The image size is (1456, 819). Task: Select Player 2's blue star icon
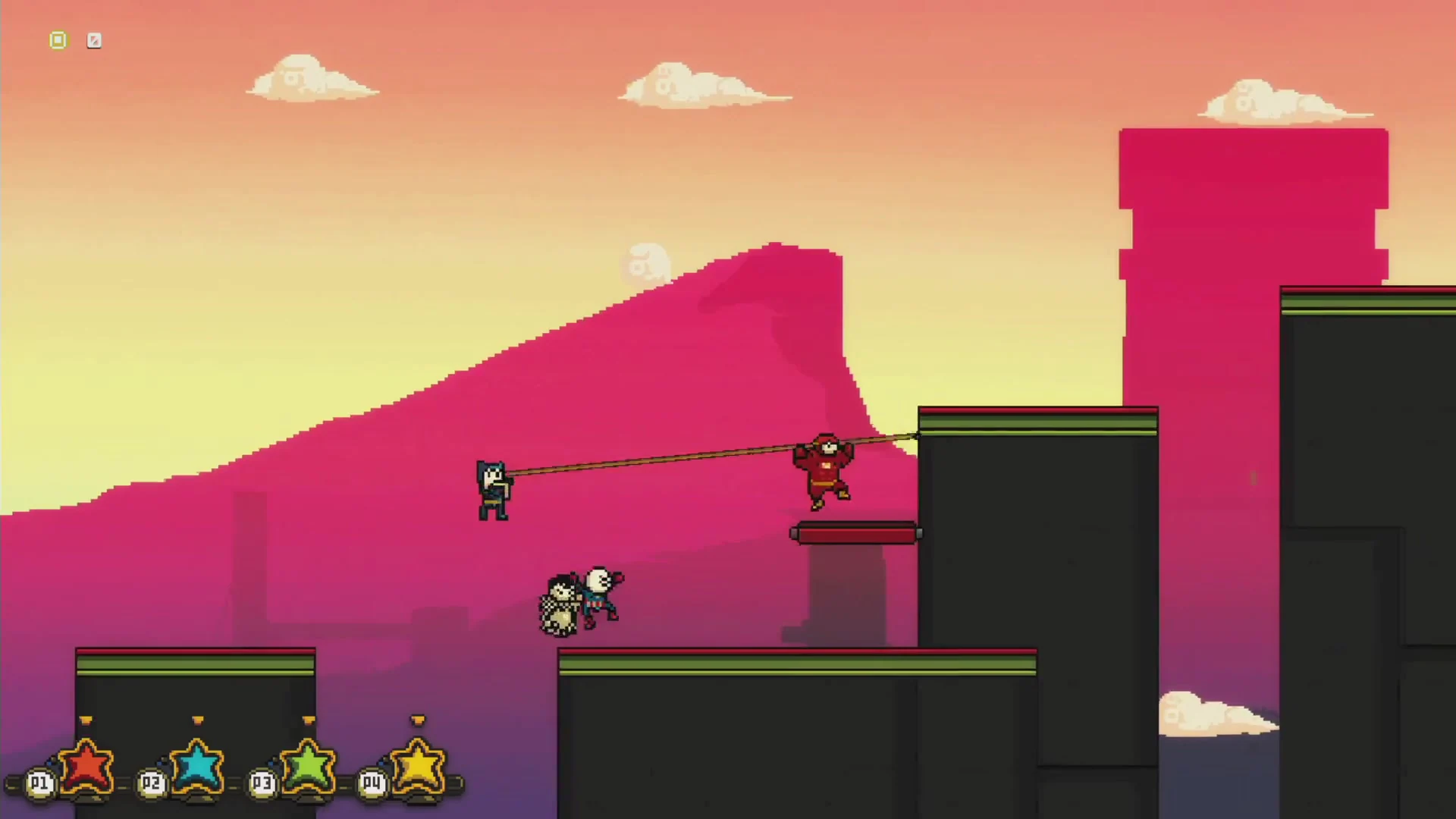[196, 768]
